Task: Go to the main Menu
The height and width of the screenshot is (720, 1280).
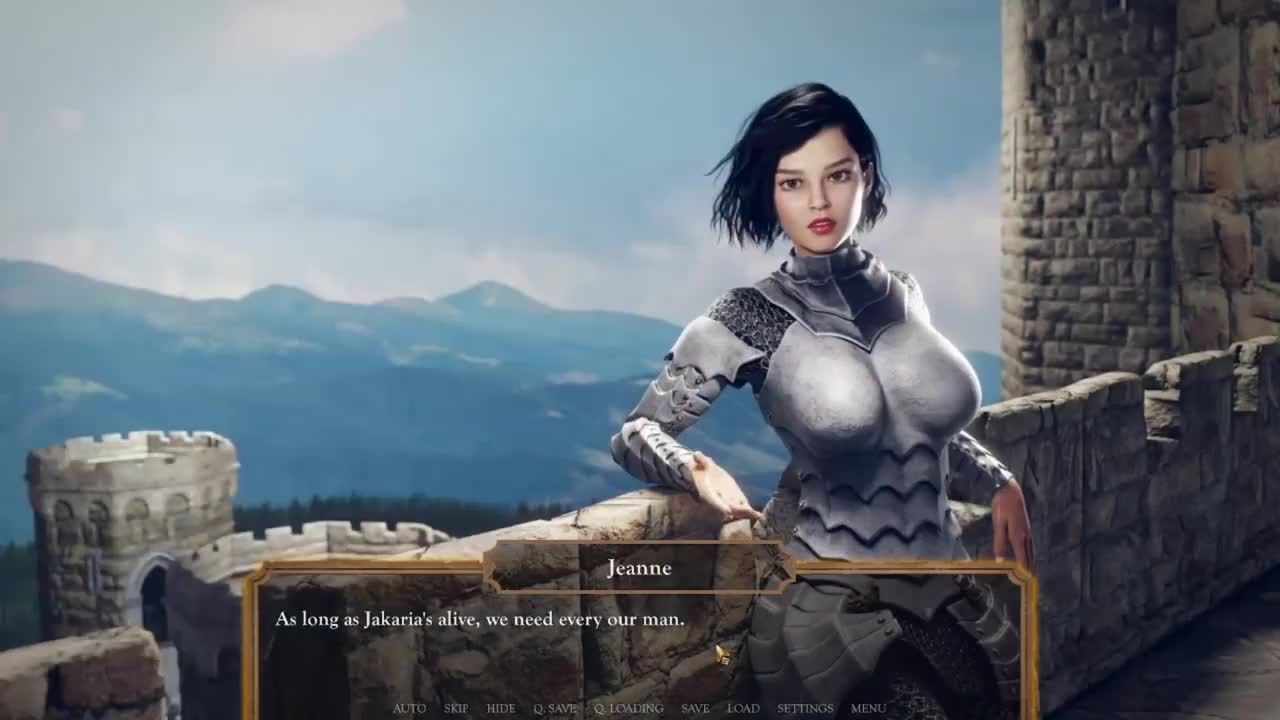Action: (868, 708)
